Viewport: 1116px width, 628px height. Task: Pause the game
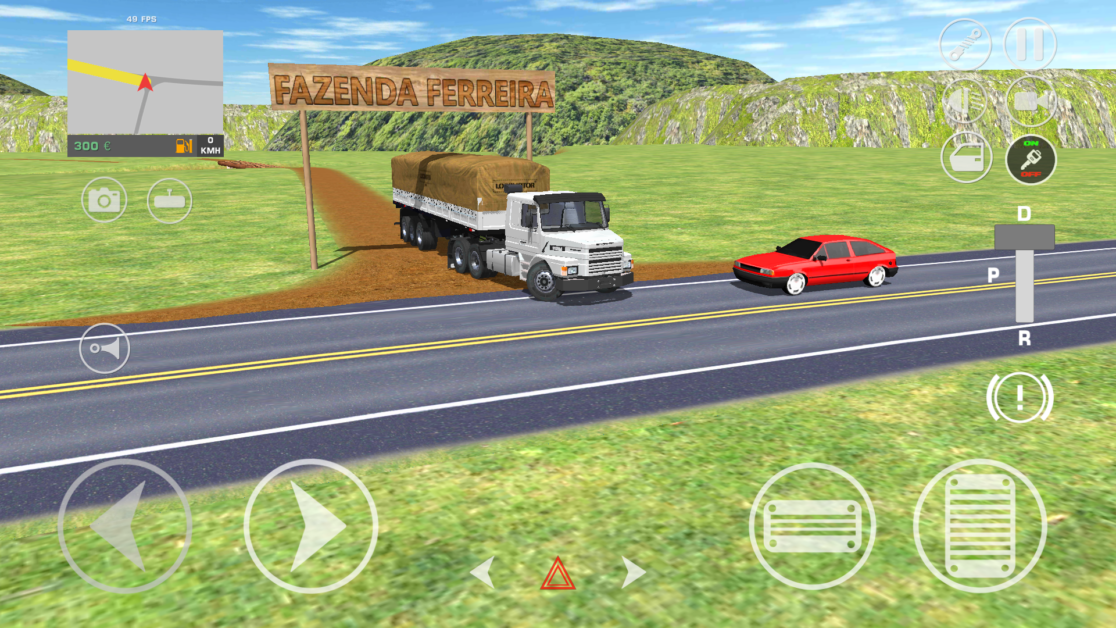(1030, 44)
